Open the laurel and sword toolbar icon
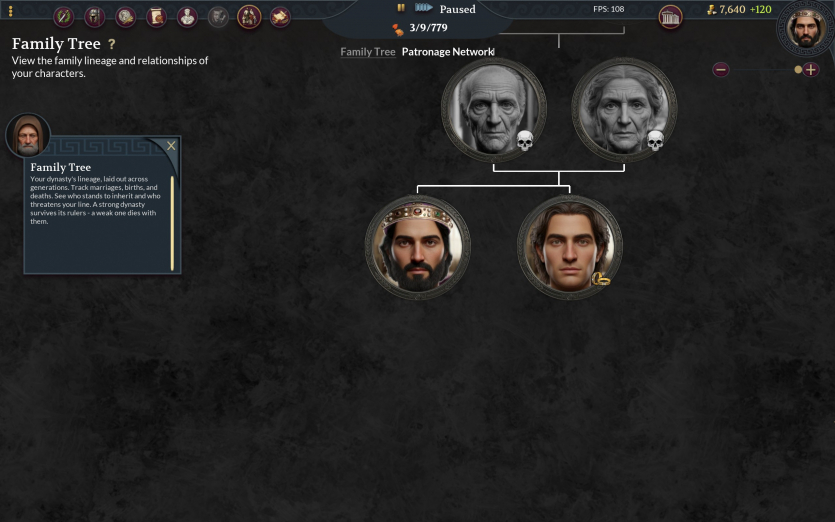The height and width of the screenshot is (522, 835). [64, 17]
